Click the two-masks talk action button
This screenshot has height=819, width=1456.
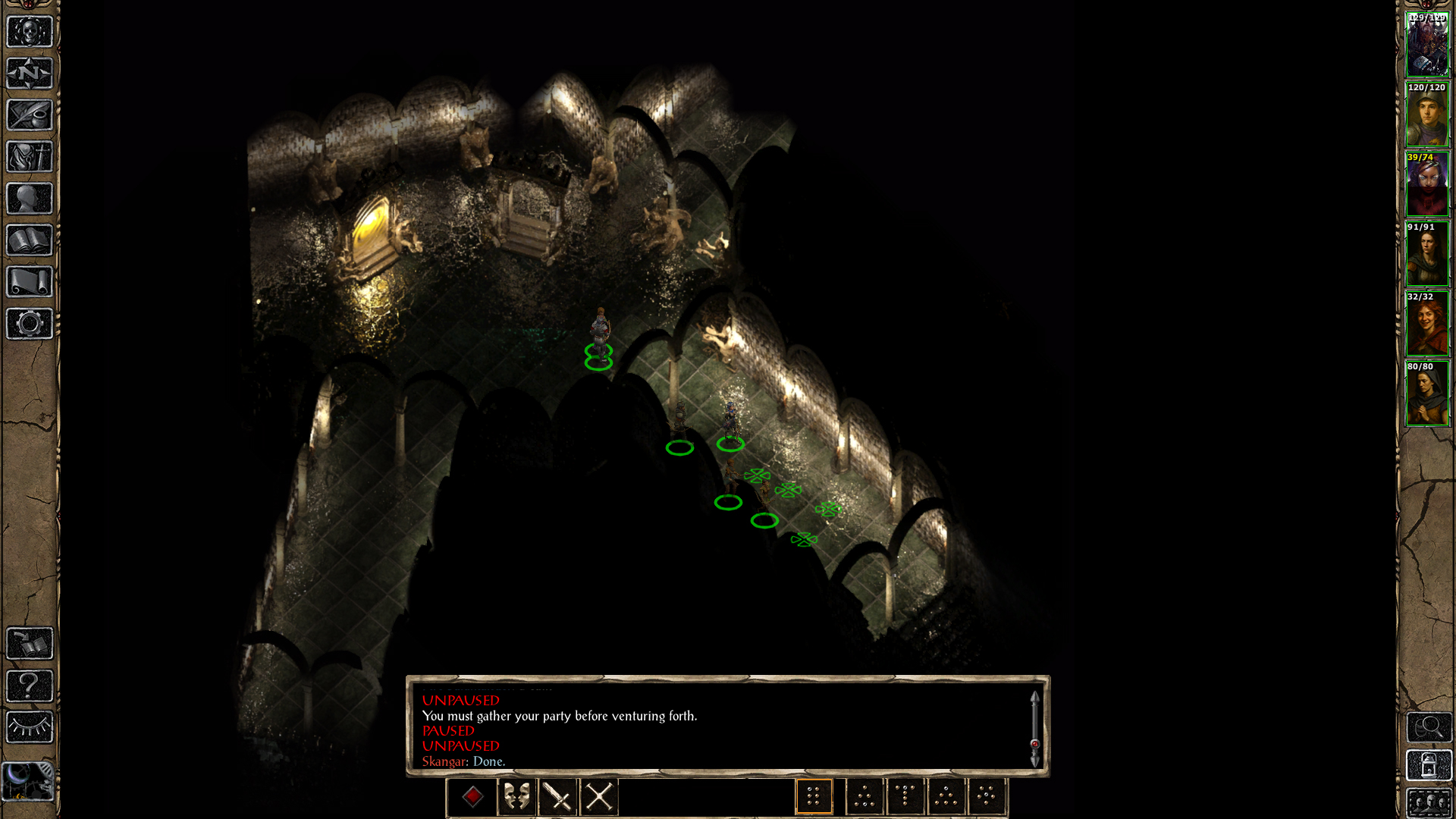tap(516, 797)
